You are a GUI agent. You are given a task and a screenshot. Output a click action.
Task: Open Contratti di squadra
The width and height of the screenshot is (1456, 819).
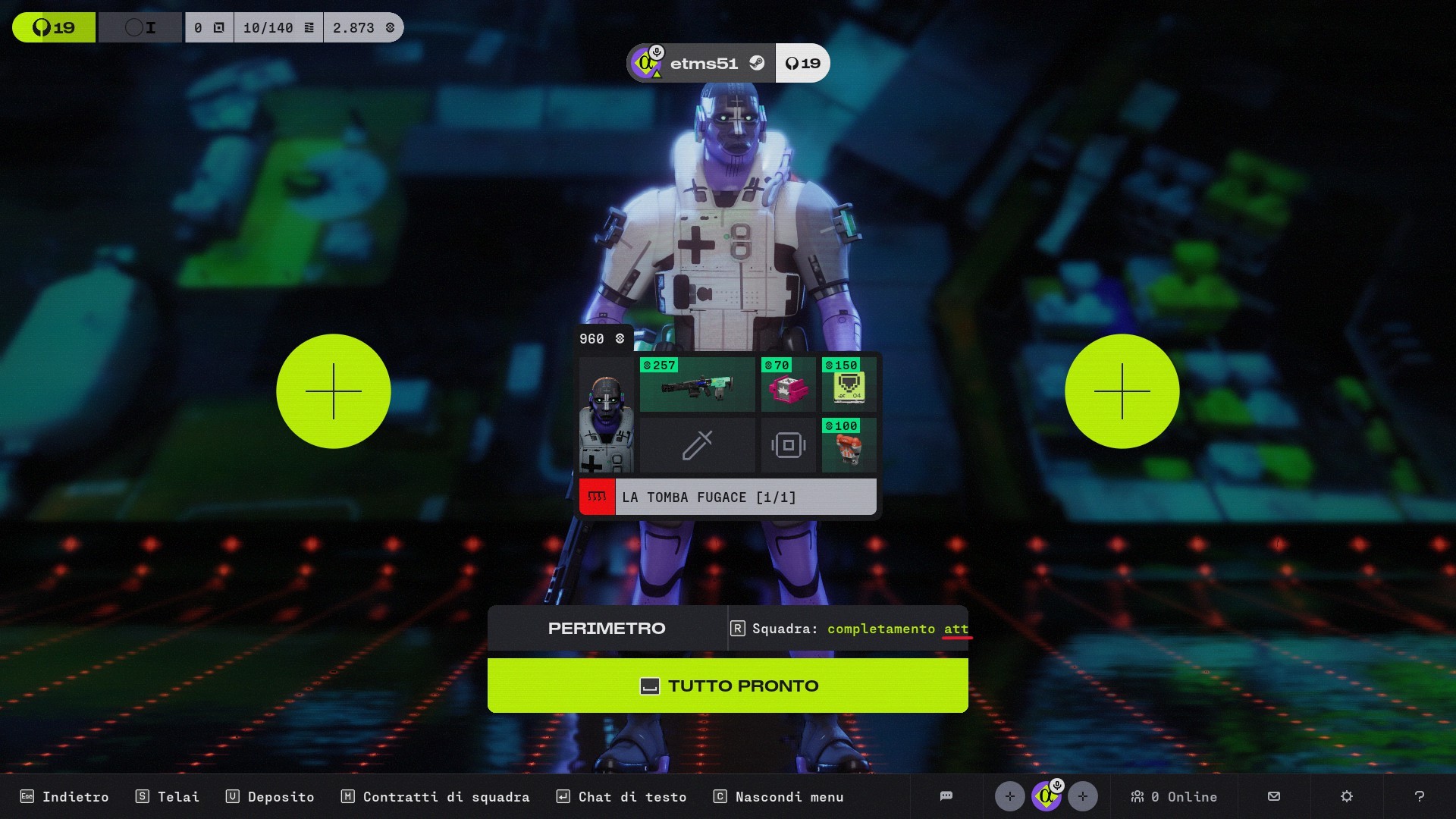pos(435,797)
